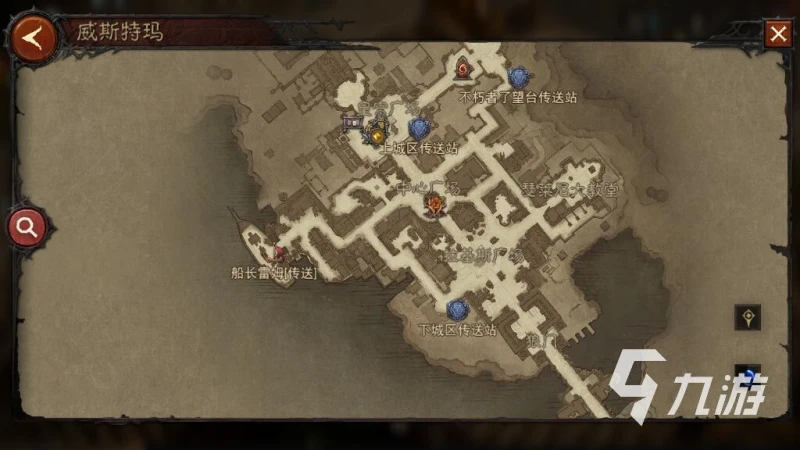Open the map search magnifier

(27, 227)
